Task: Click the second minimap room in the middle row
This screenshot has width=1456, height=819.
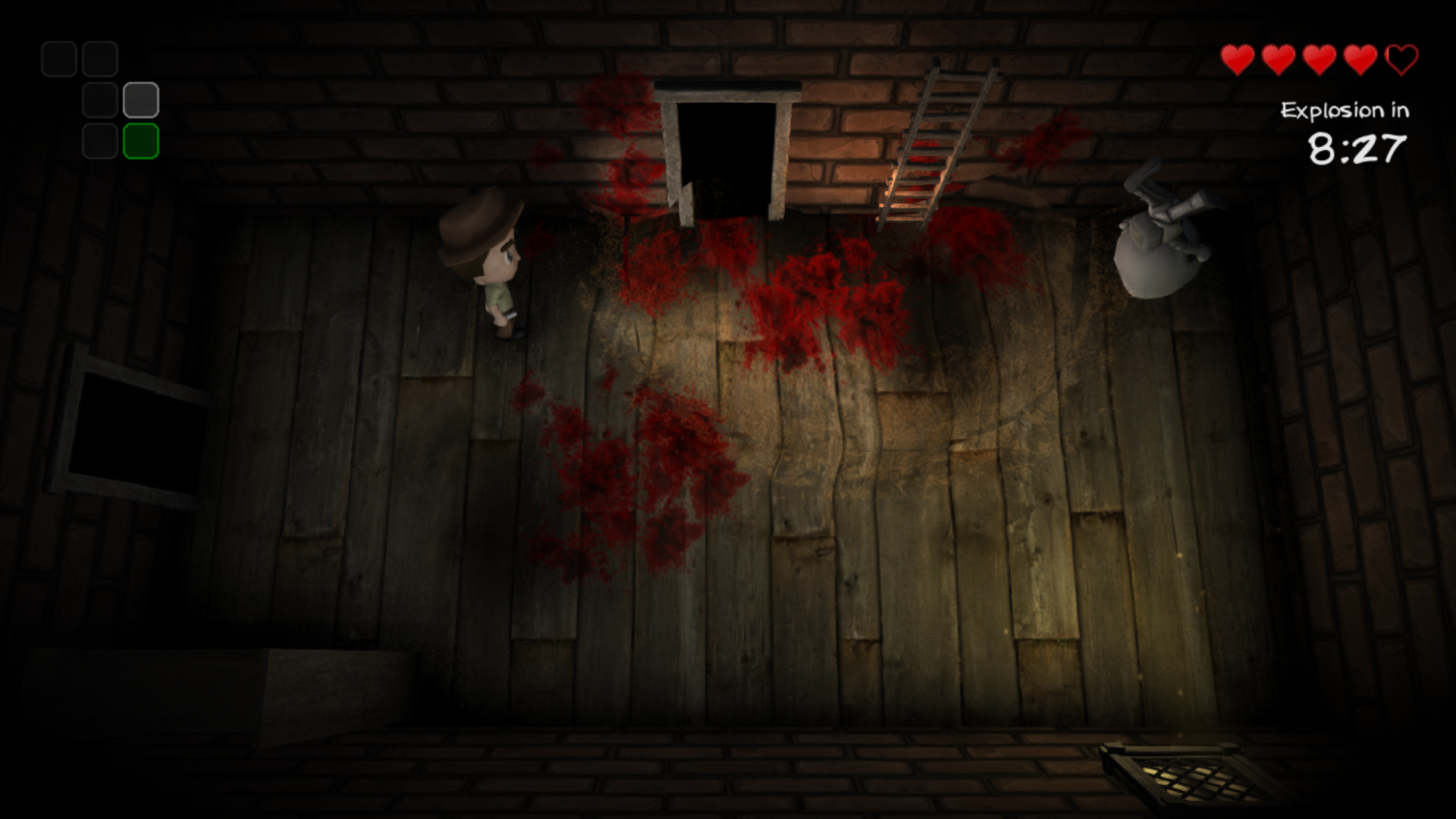Action: tap(141, 100)
